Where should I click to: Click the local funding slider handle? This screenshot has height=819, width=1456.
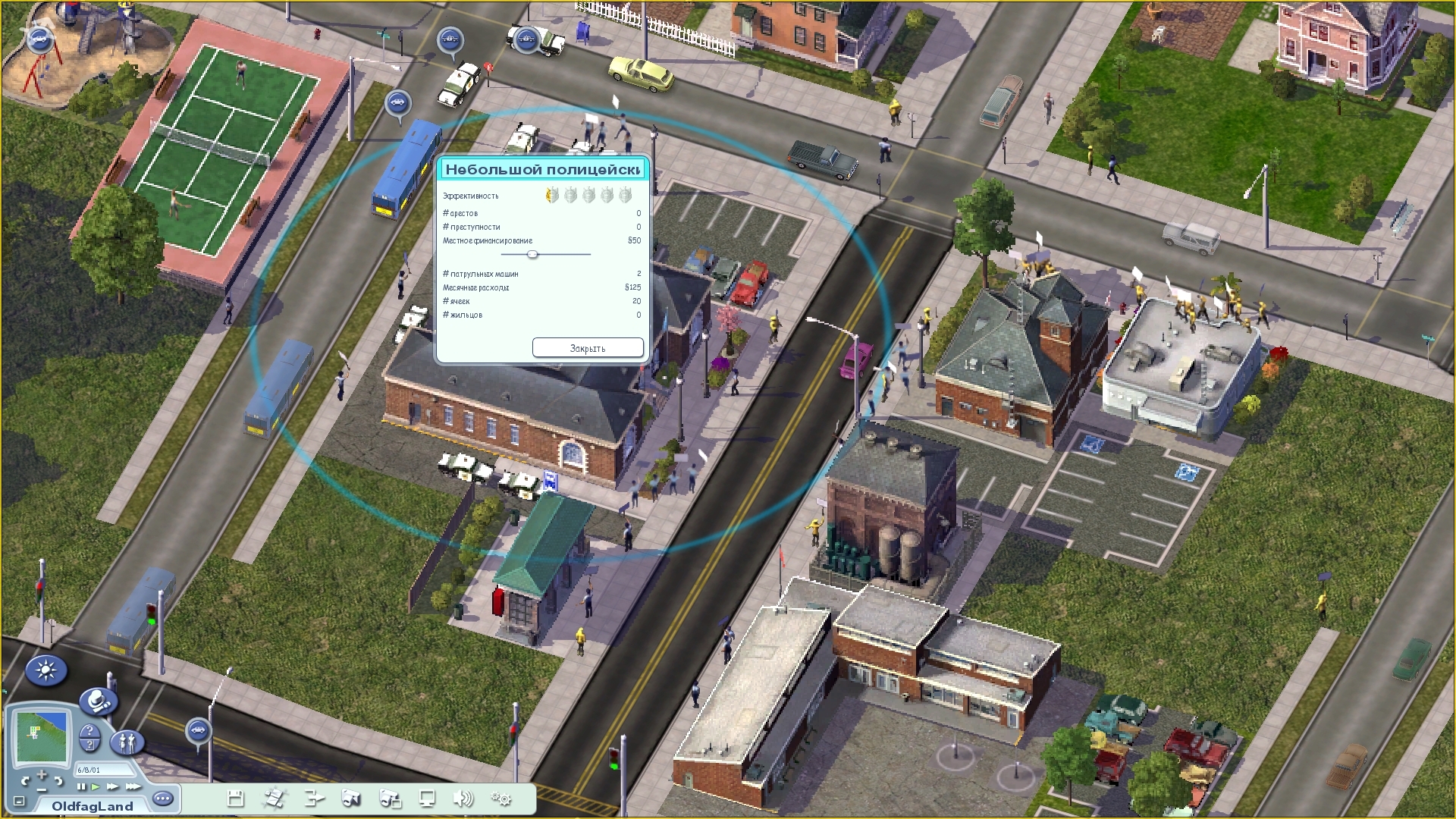tap(532, 254)
